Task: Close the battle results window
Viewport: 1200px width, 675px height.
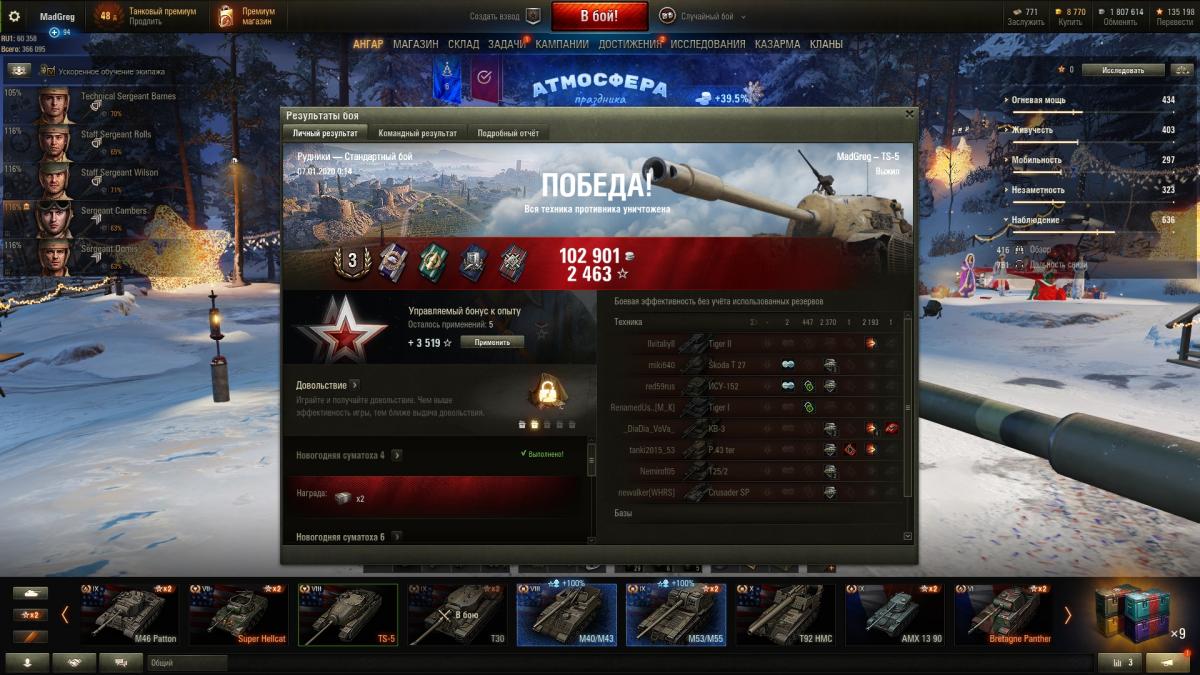Action: click(909, 114)
